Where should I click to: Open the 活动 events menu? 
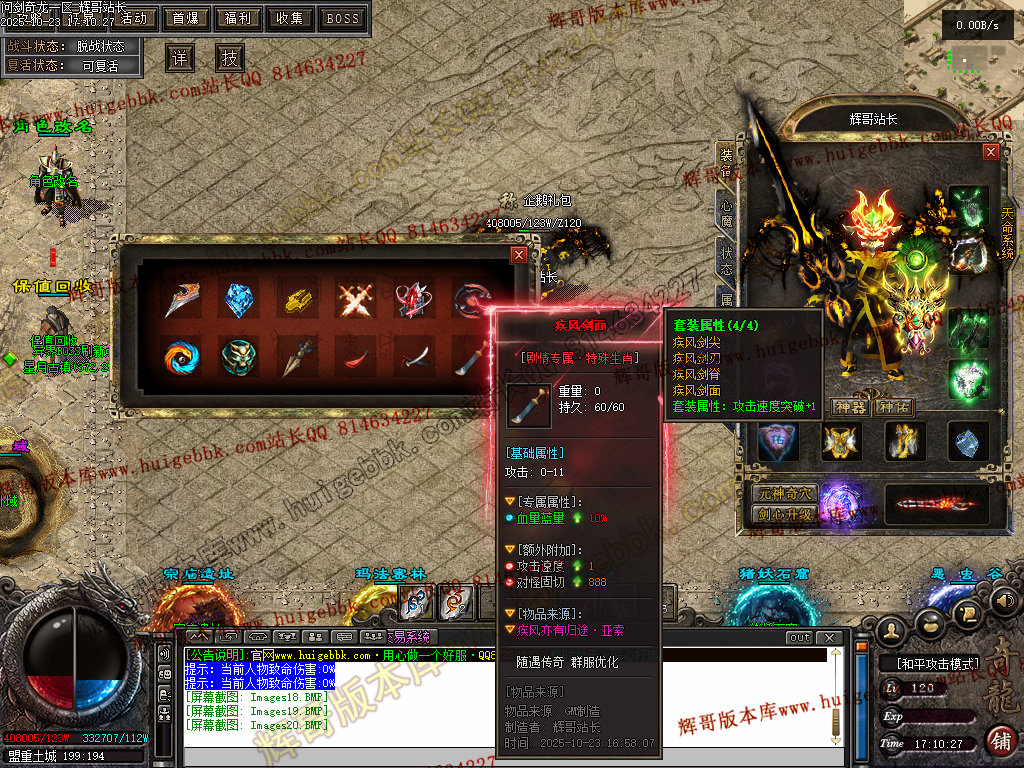click(x=135, y=18)
